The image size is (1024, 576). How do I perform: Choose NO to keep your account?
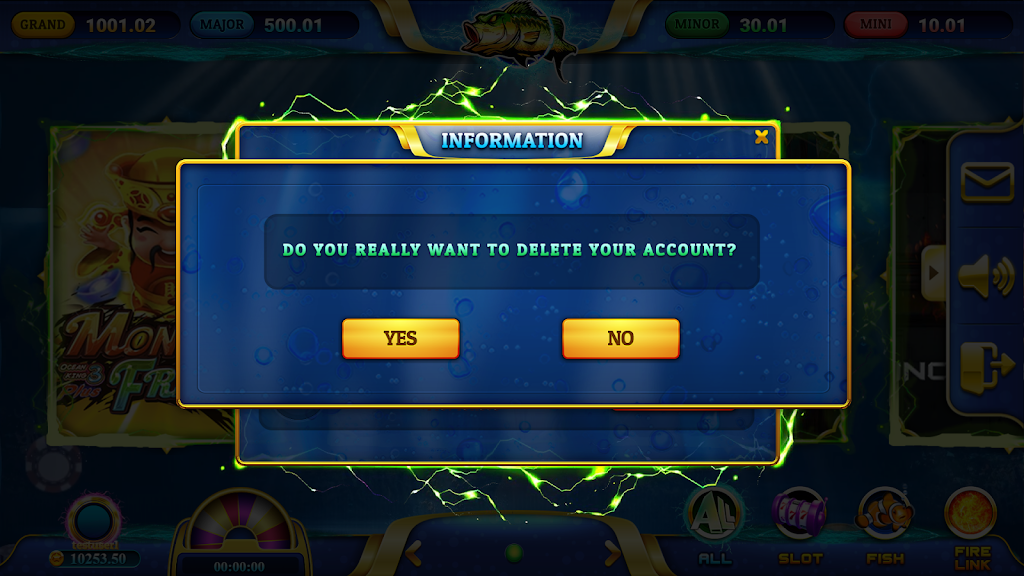click(620, 339)
